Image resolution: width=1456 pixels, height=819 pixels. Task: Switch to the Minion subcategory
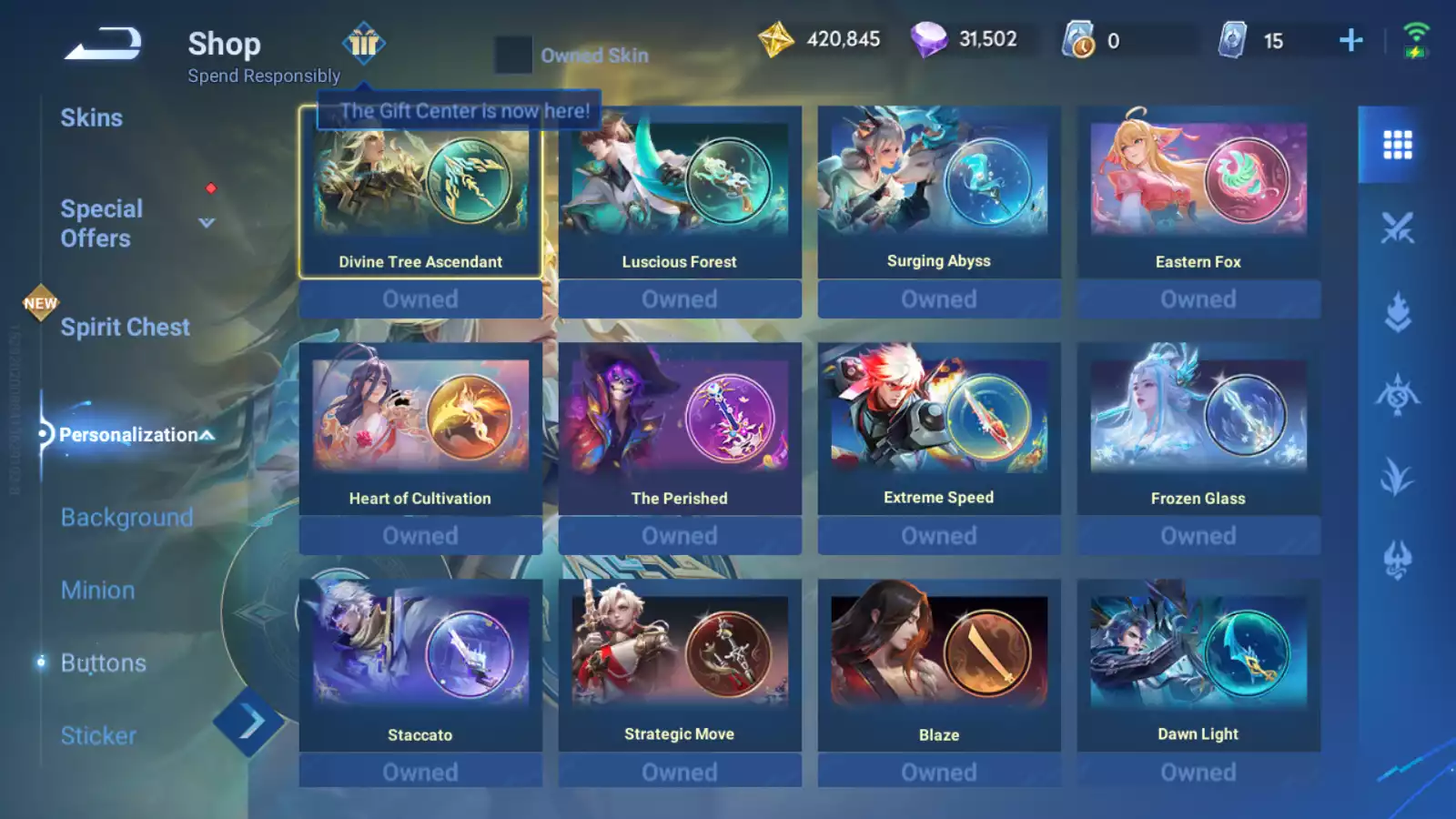(x=97, y=591)
